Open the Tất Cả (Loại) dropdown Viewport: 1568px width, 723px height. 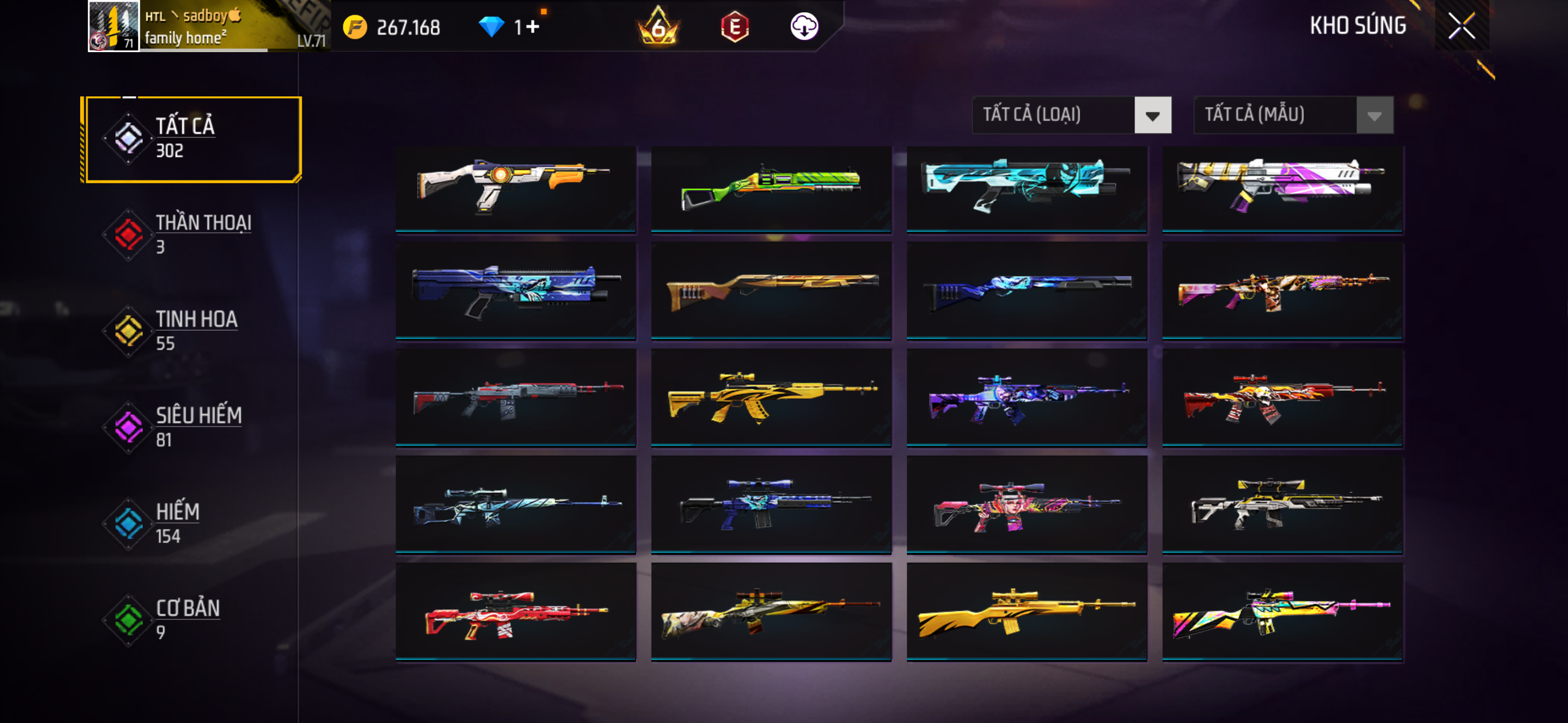point(1071,115)
